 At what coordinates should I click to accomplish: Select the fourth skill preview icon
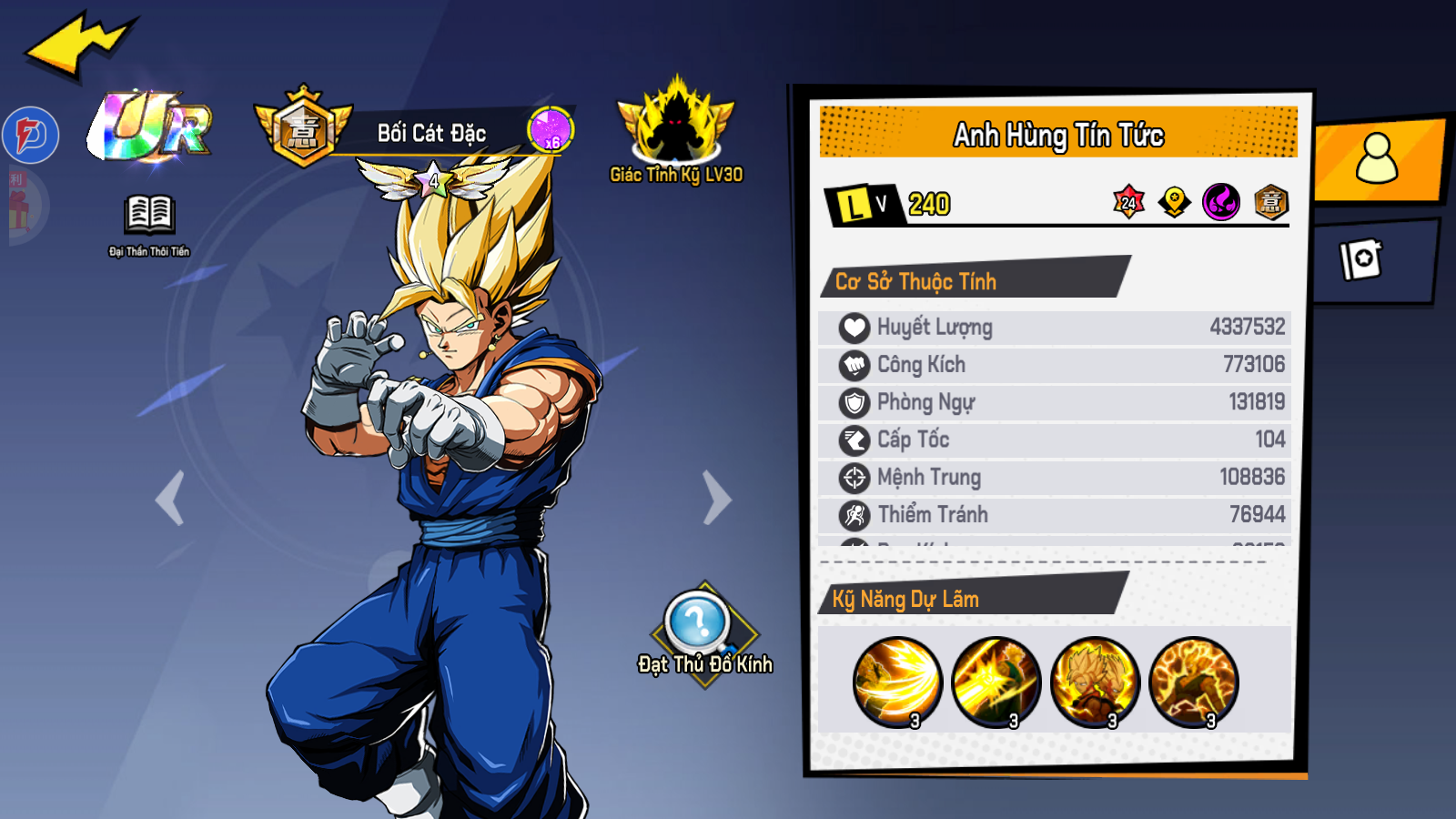coord(1194,682)
